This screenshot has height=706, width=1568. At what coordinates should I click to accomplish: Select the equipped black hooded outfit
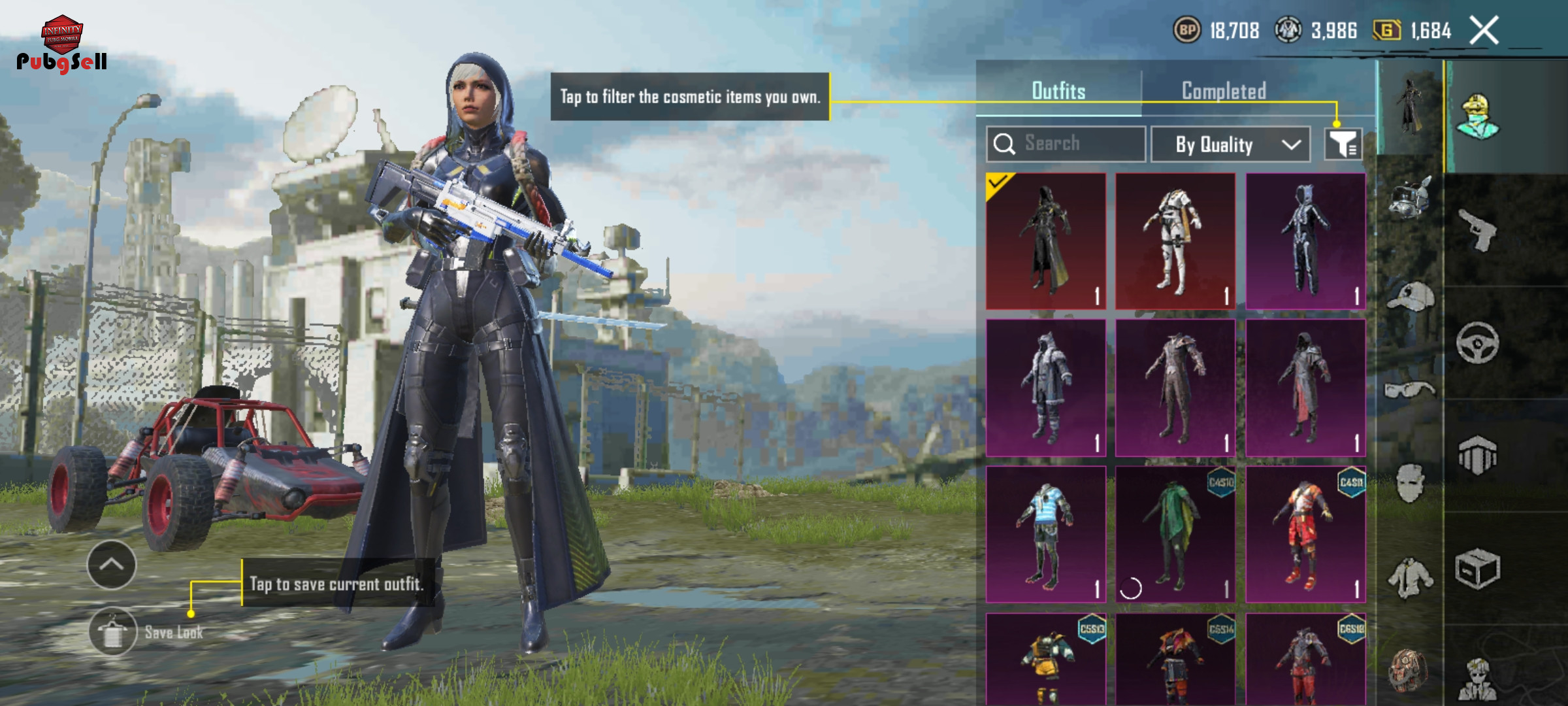[x=1046, y=241]
